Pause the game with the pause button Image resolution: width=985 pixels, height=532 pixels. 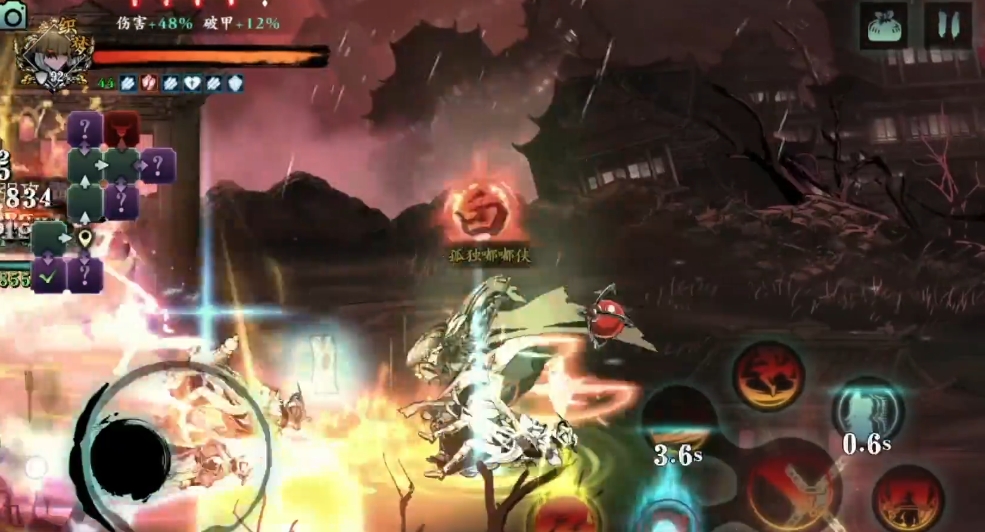point(948,24)
